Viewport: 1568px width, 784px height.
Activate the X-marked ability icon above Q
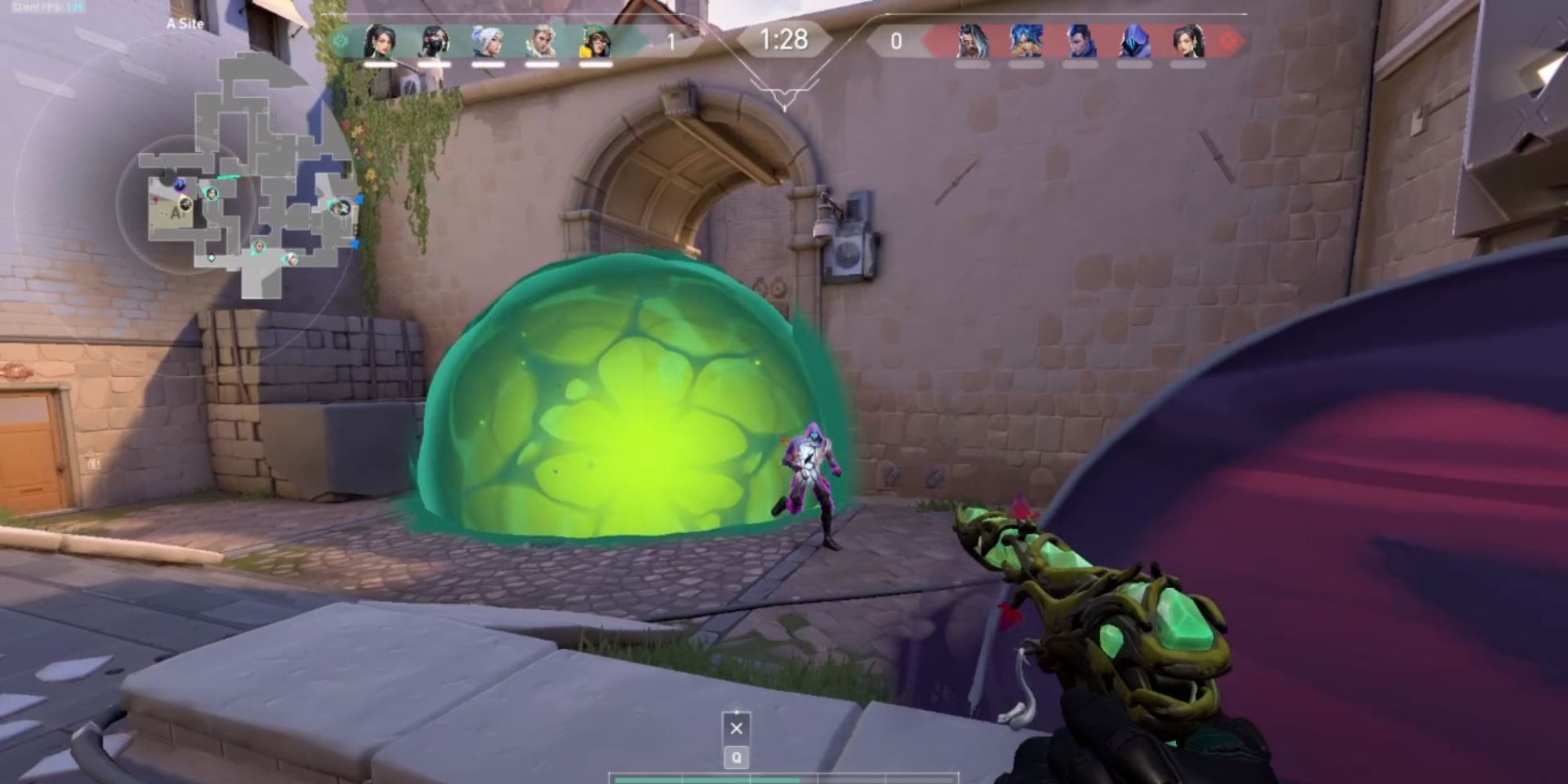[x=736, y=728]
